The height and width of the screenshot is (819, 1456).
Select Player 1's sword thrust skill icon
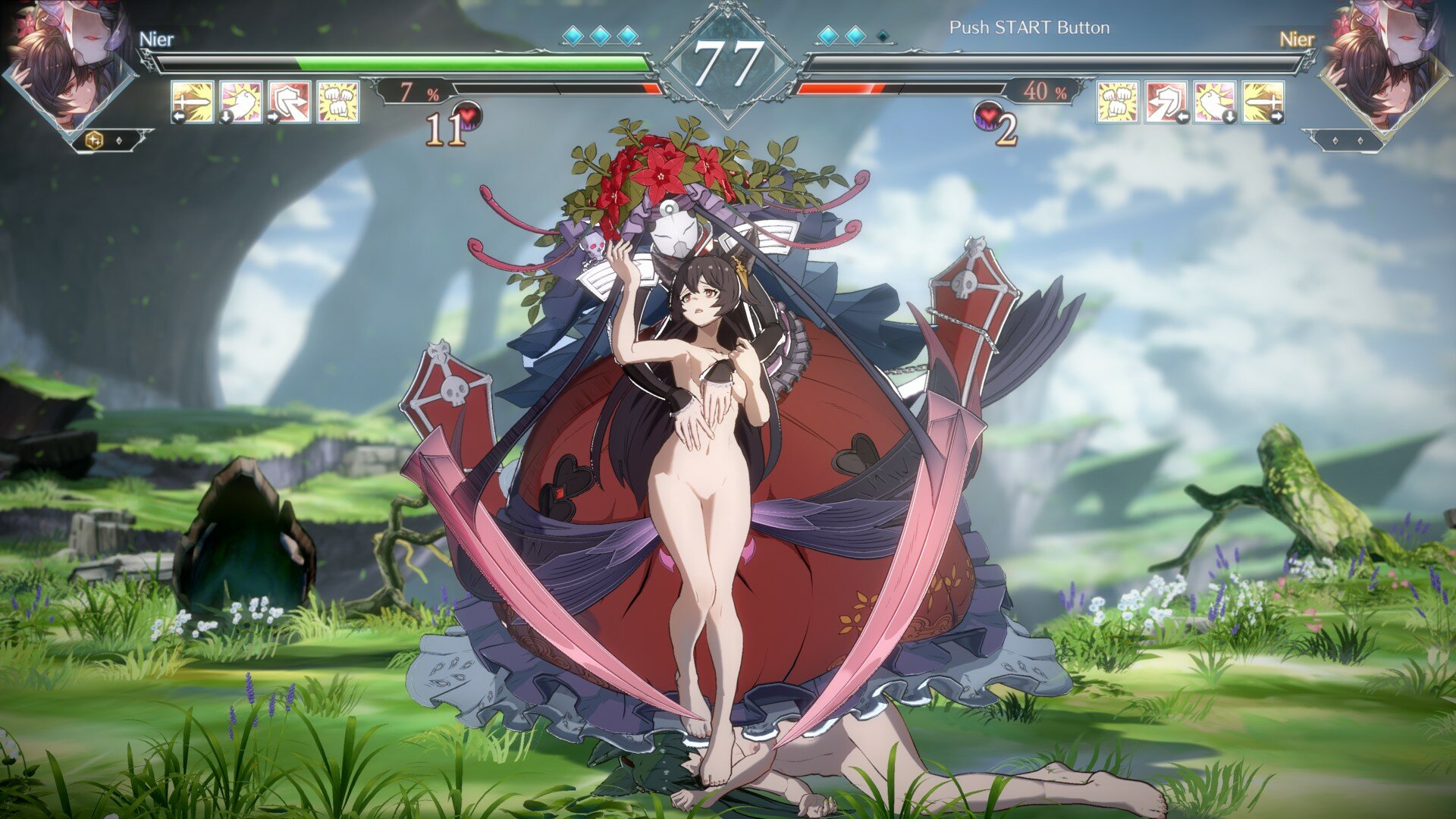pos(193,102)
